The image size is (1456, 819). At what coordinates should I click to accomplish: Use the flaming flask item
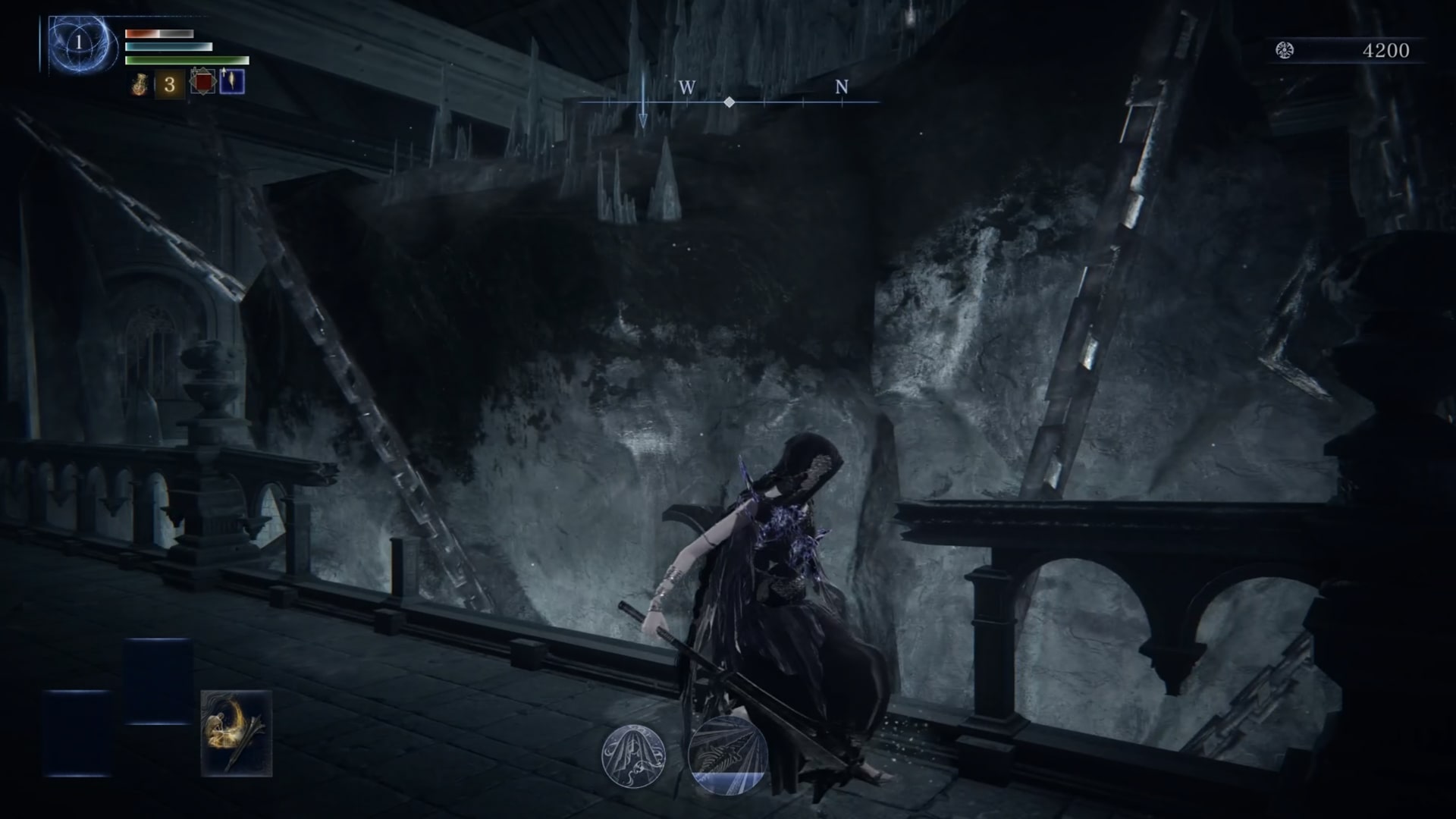point(140,84)
